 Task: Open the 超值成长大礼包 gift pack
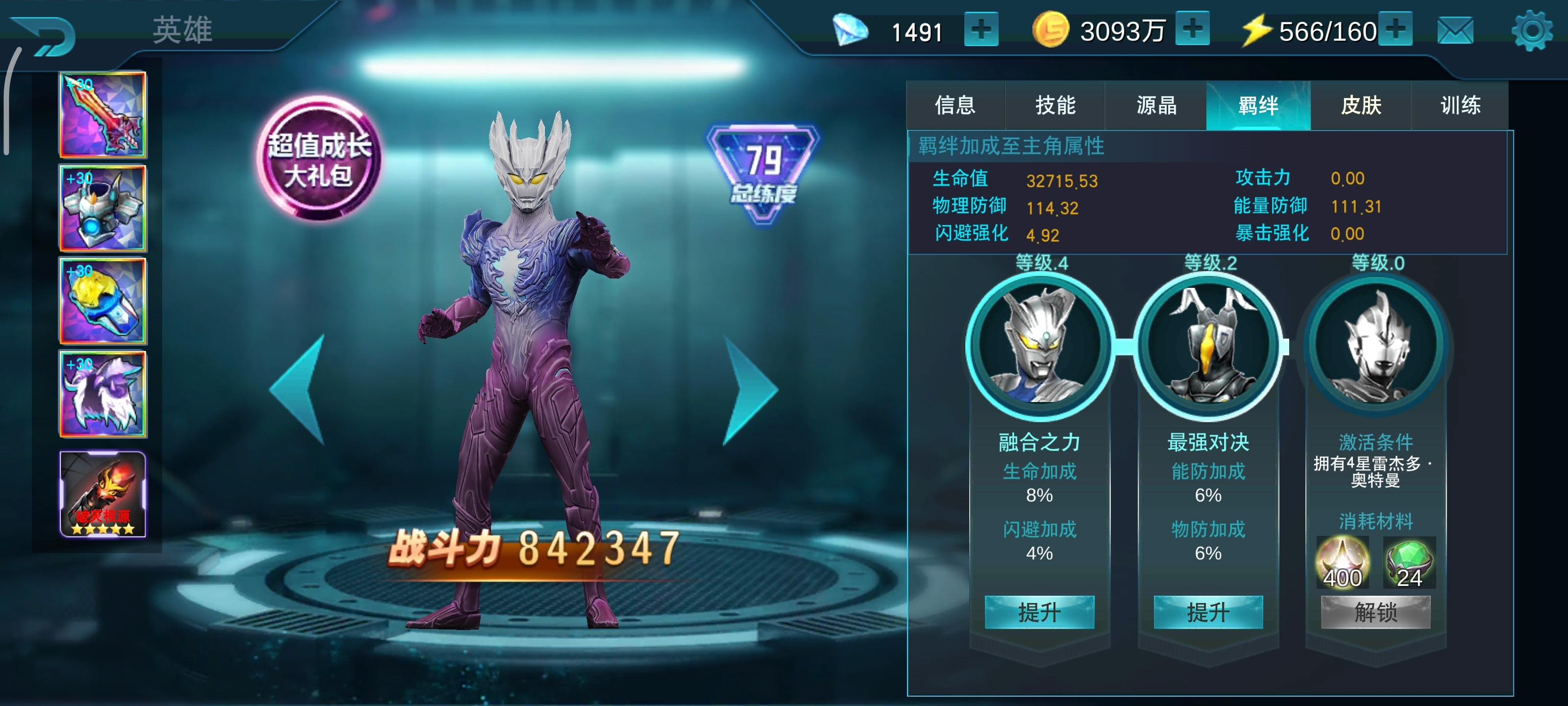[x=319, y=159]
